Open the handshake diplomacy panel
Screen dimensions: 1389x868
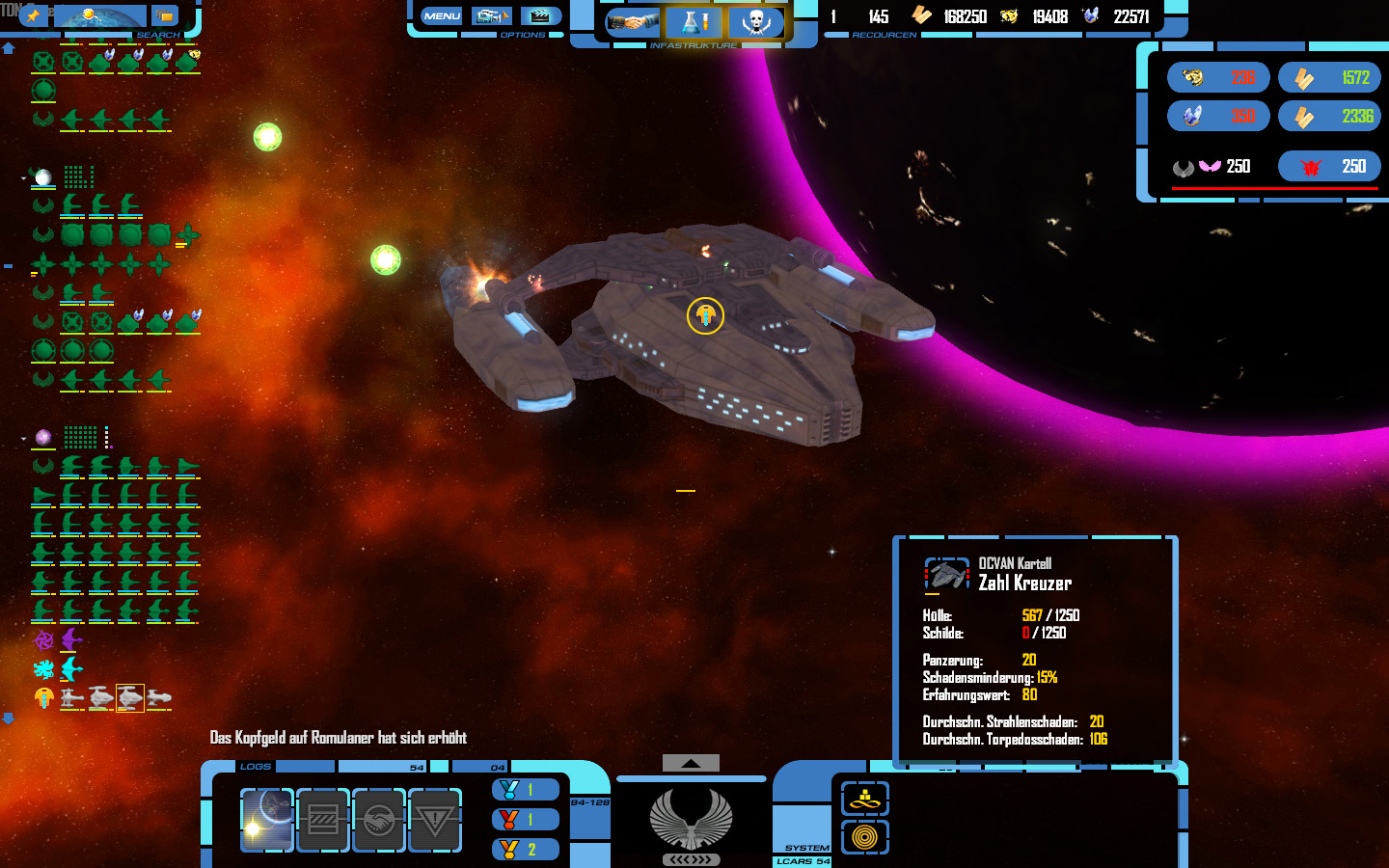(632, 21)
